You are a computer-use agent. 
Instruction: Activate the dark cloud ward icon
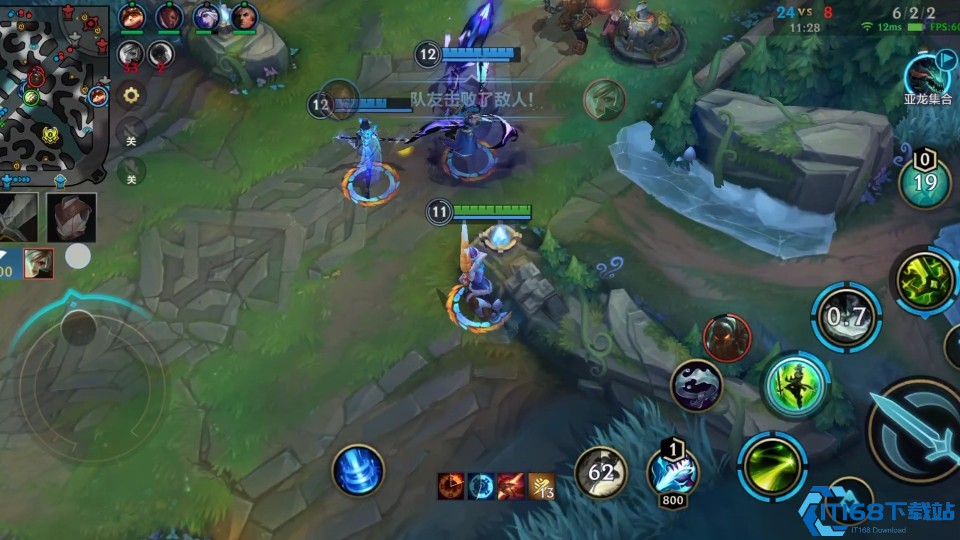(x=696, y=385)
